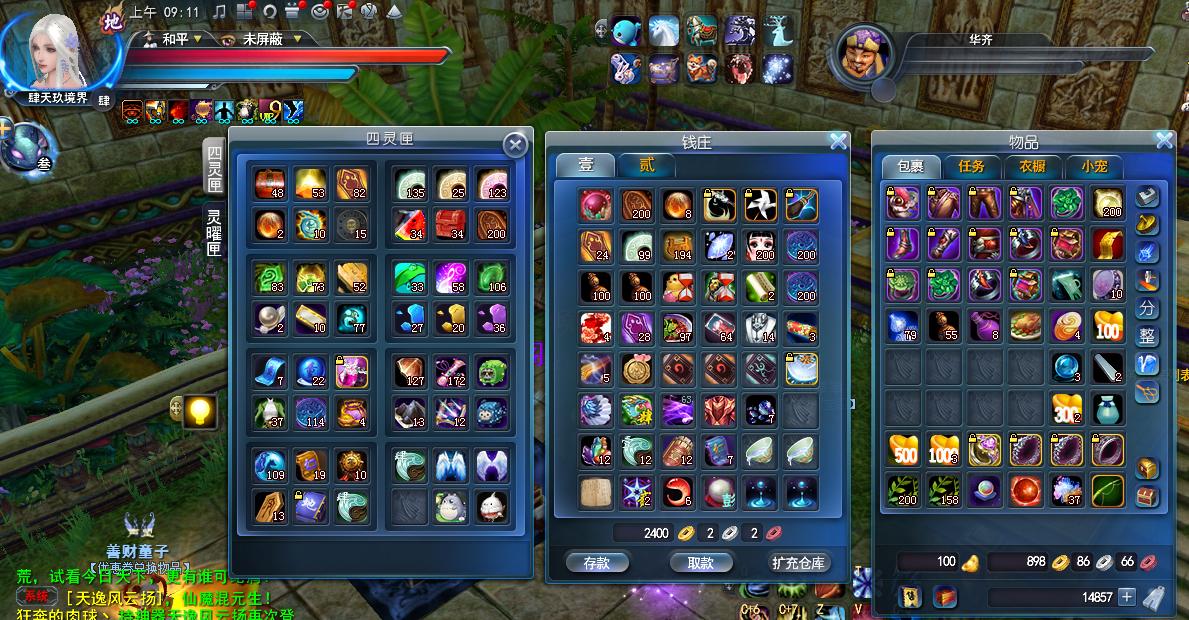Image resolution: width=1189 pixels, height=620 pixels.
Task: Click the 分 split stack button
Action: click(1147, 308)
